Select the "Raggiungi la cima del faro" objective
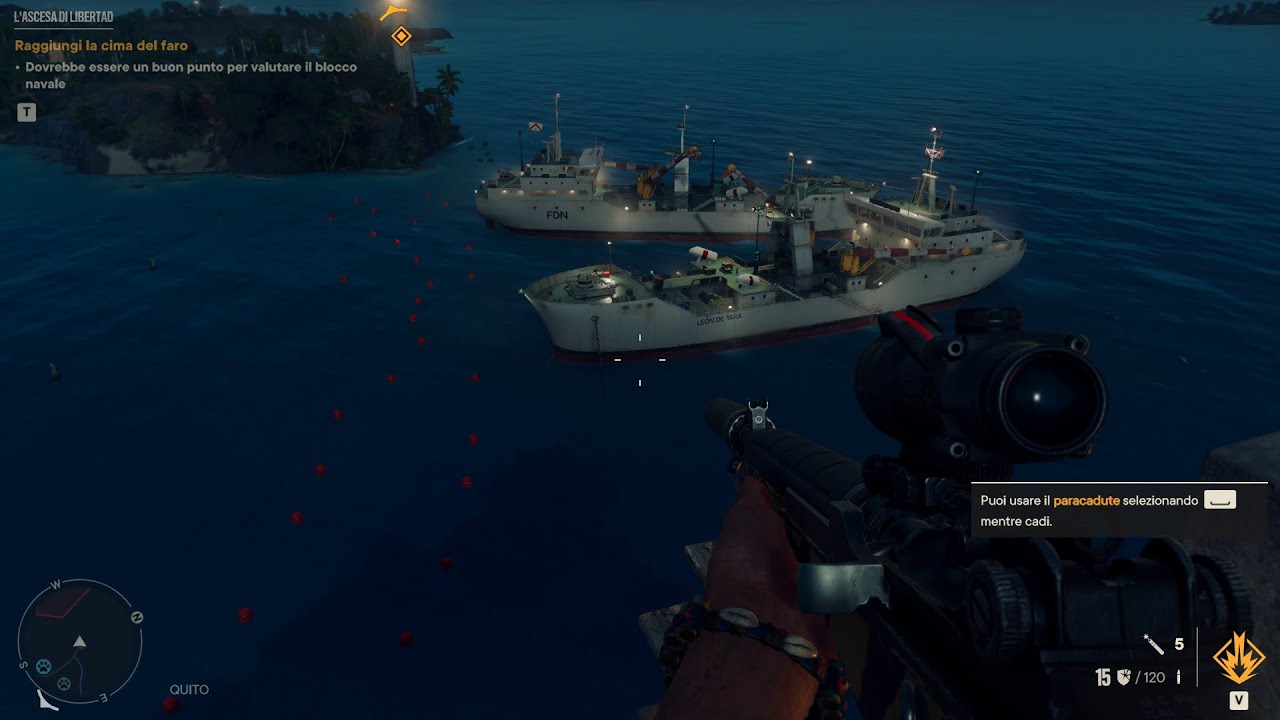The width and height of the screenshot is (1280, 720). coord(101,46)
